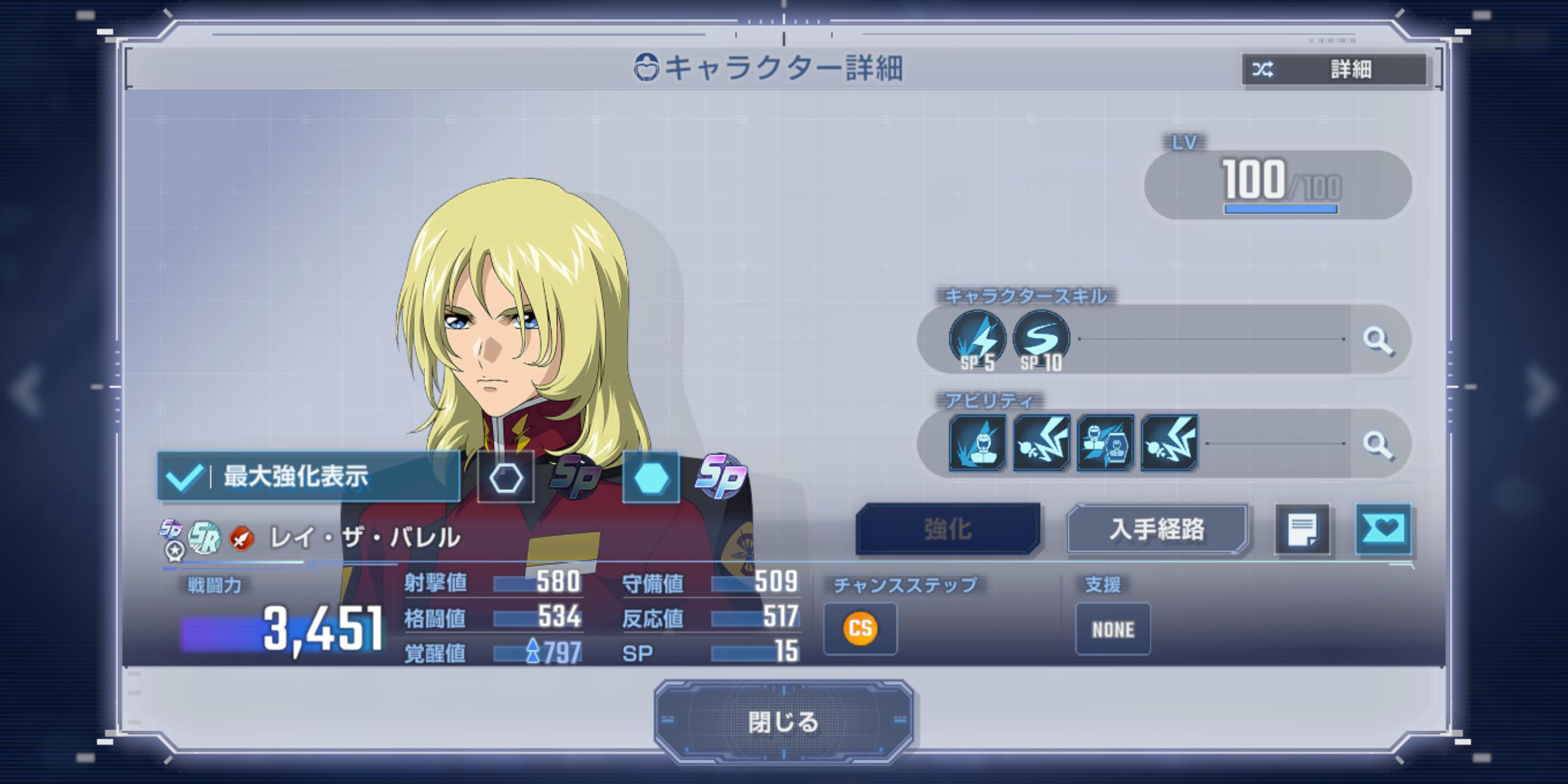Image resolution: width=1568 pixels, height=784 pixels.
Task: Choose the filled cyan hexagon option
Action: coord(651,478)
